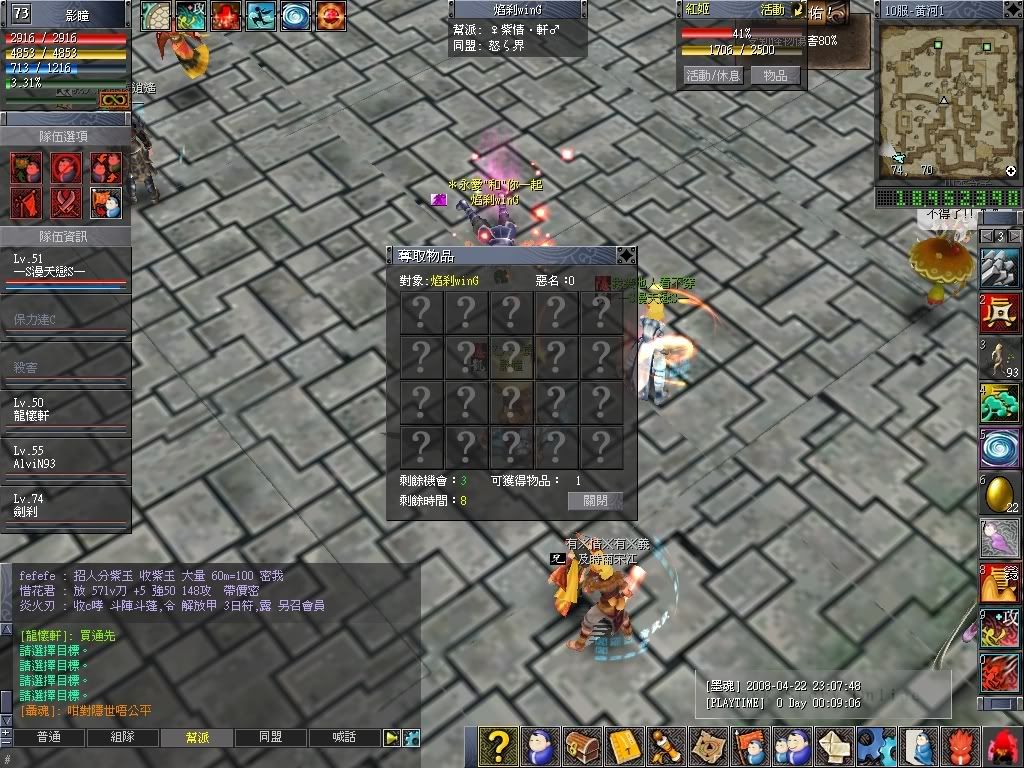Click the loot window's top-right corner button
The width and height of the screenshot is (1024, 768).
pyautogui.click(x=626, y=255)
